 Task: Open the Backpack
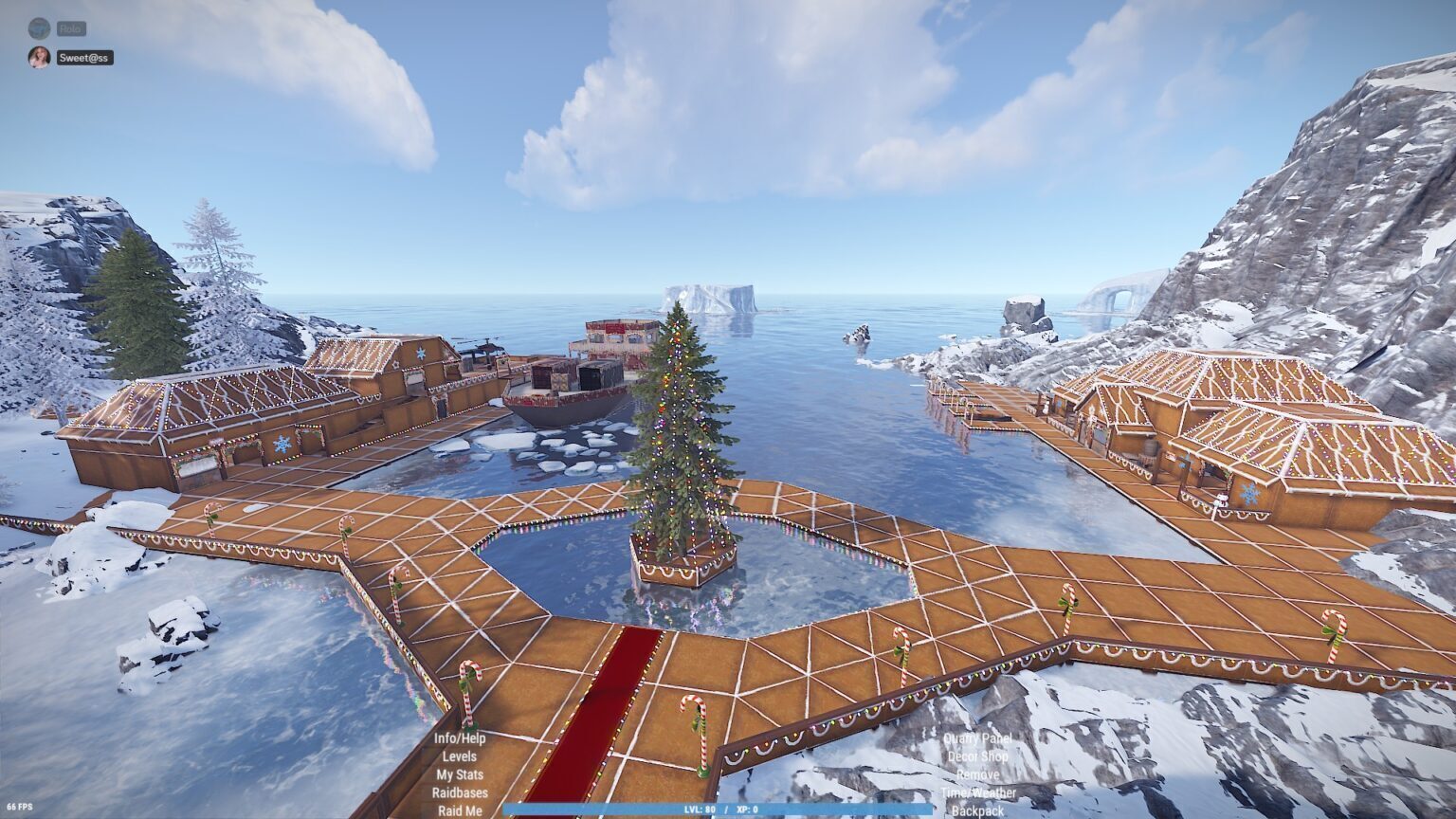tap(977, 810)
